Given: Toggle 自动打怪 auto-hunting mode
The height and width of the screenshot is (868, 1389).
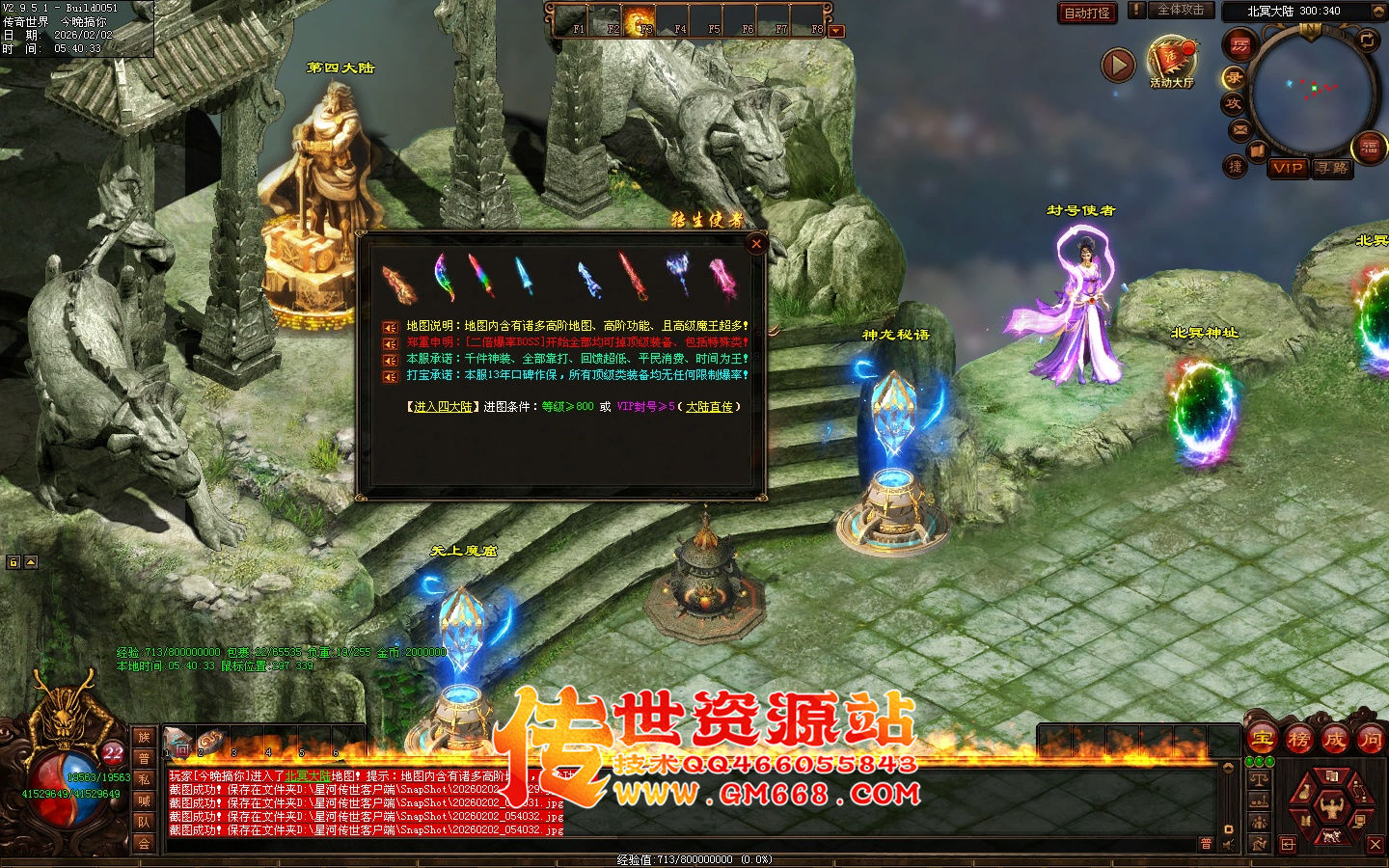Looking at the screenshot, I should point(1087,13).
